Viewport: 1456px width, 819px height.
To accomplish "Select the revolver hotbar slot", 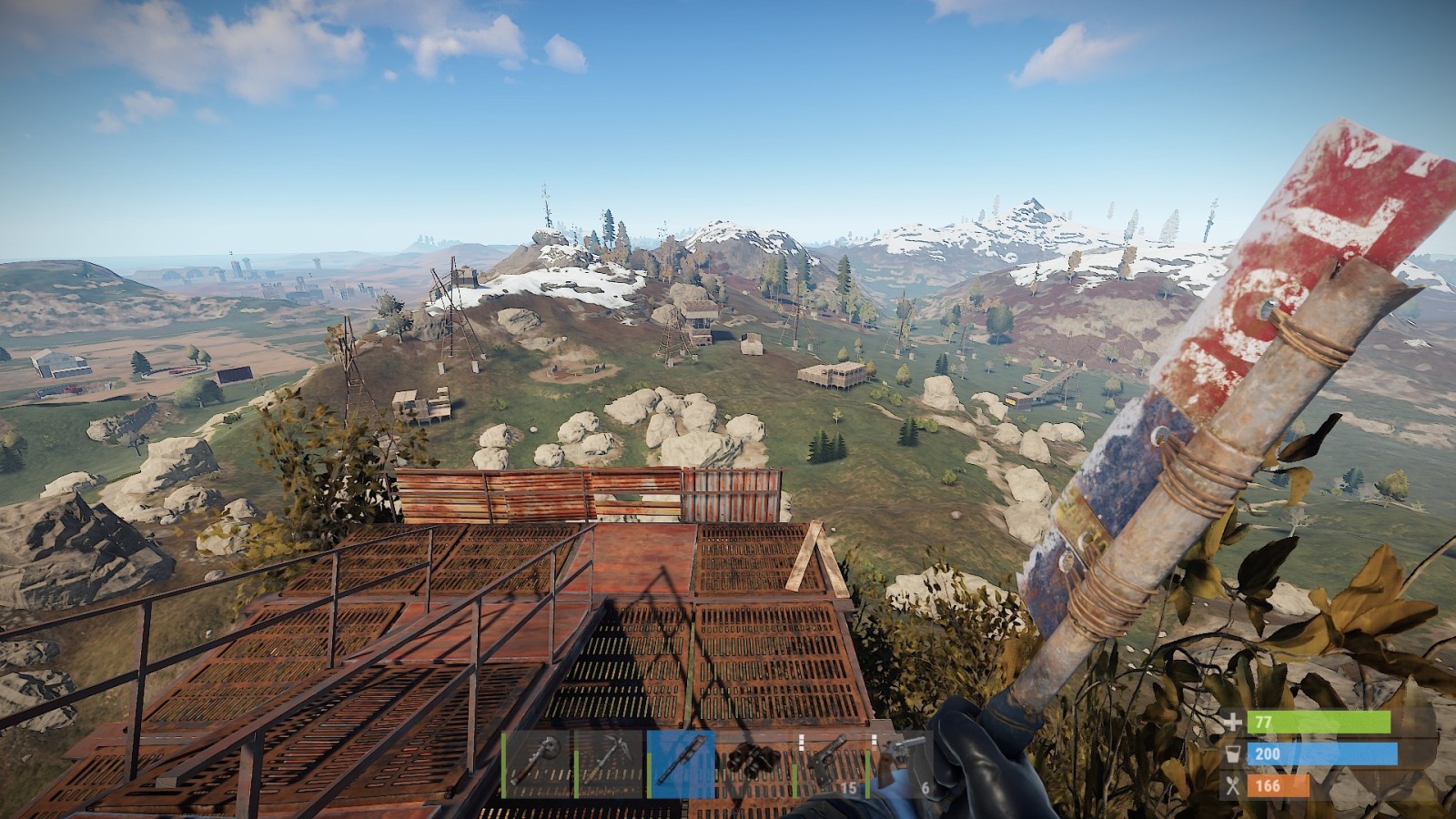I will [x=901, y=763].
